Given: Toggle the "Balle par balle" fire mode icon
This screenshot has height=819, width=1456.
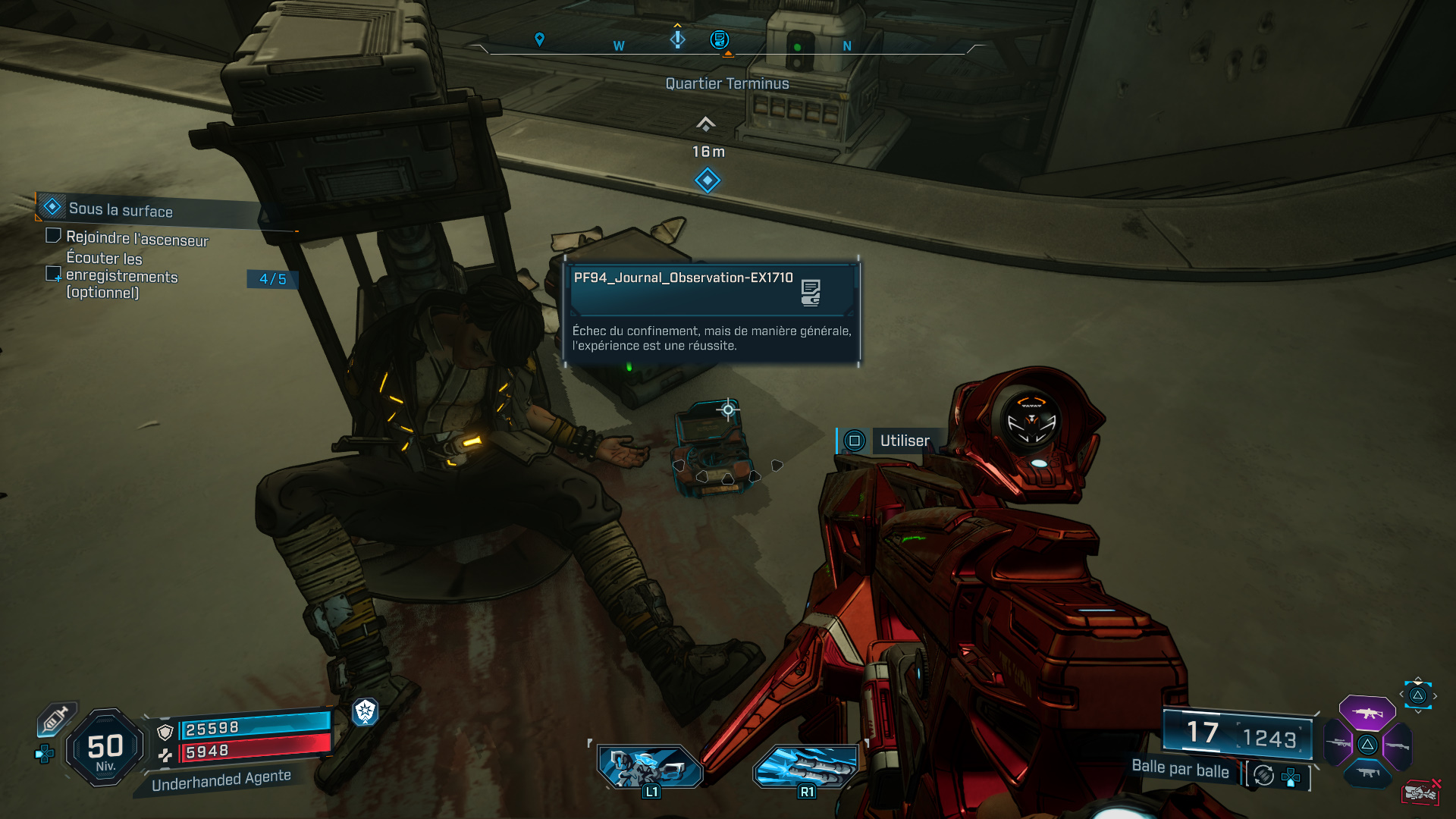Looking at the screenshot, I should pos(1263,775).
